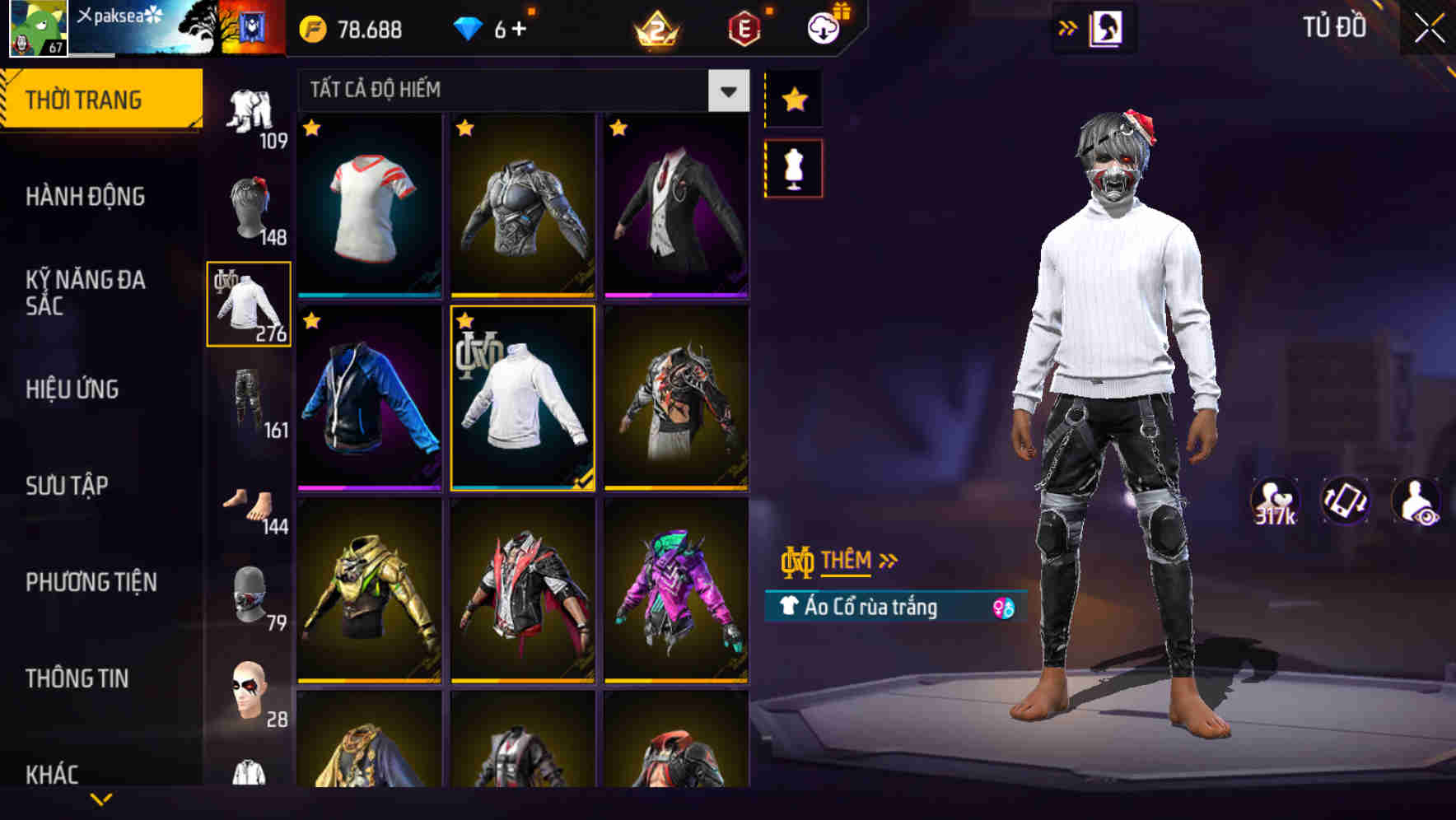Toggle the mannequin display mode

[793, 166]
